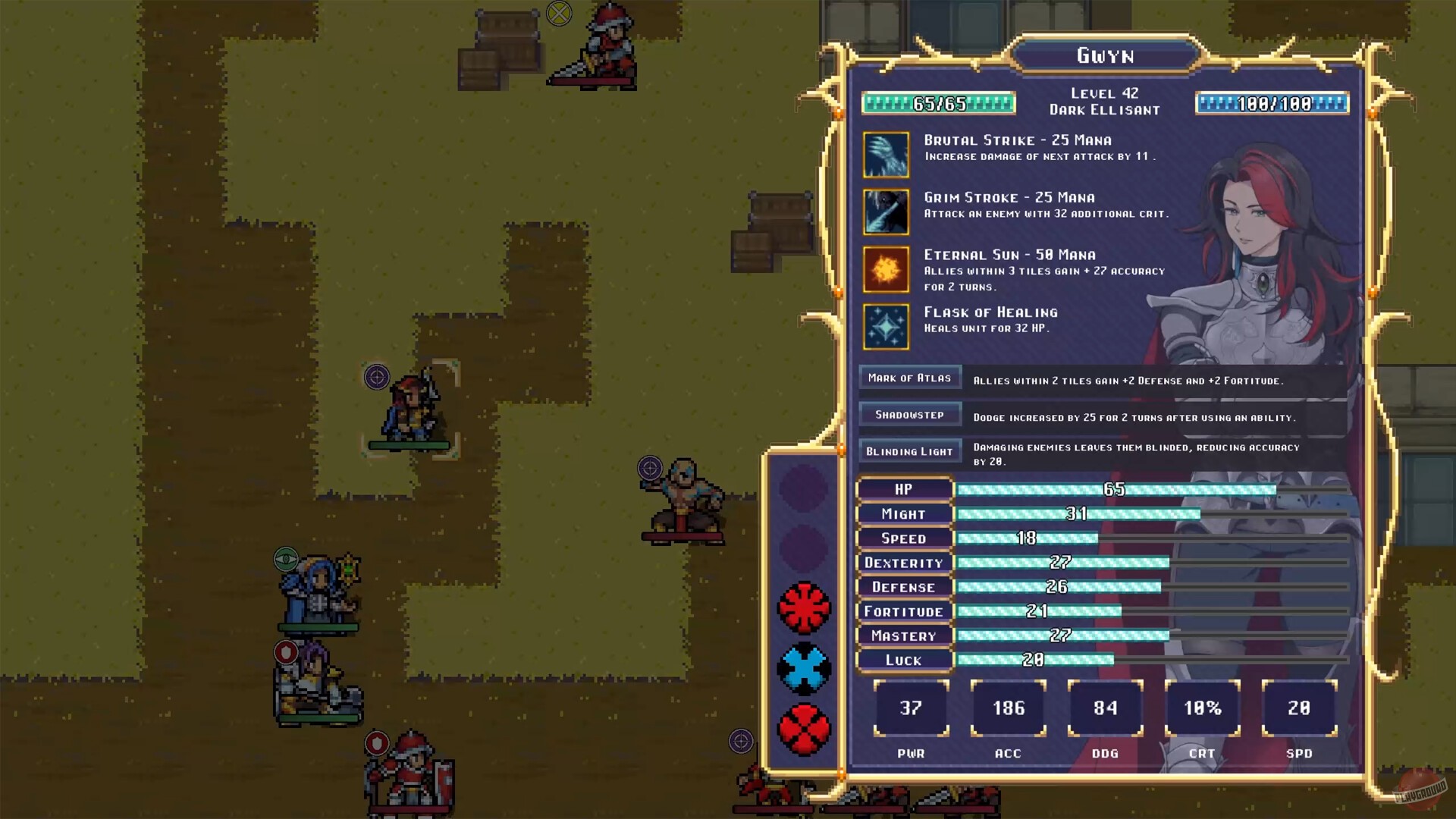The height and width of the screenshot is (819, 1456).
Task: Select the Gwyn name banner
Action: tap(1103, 55)
